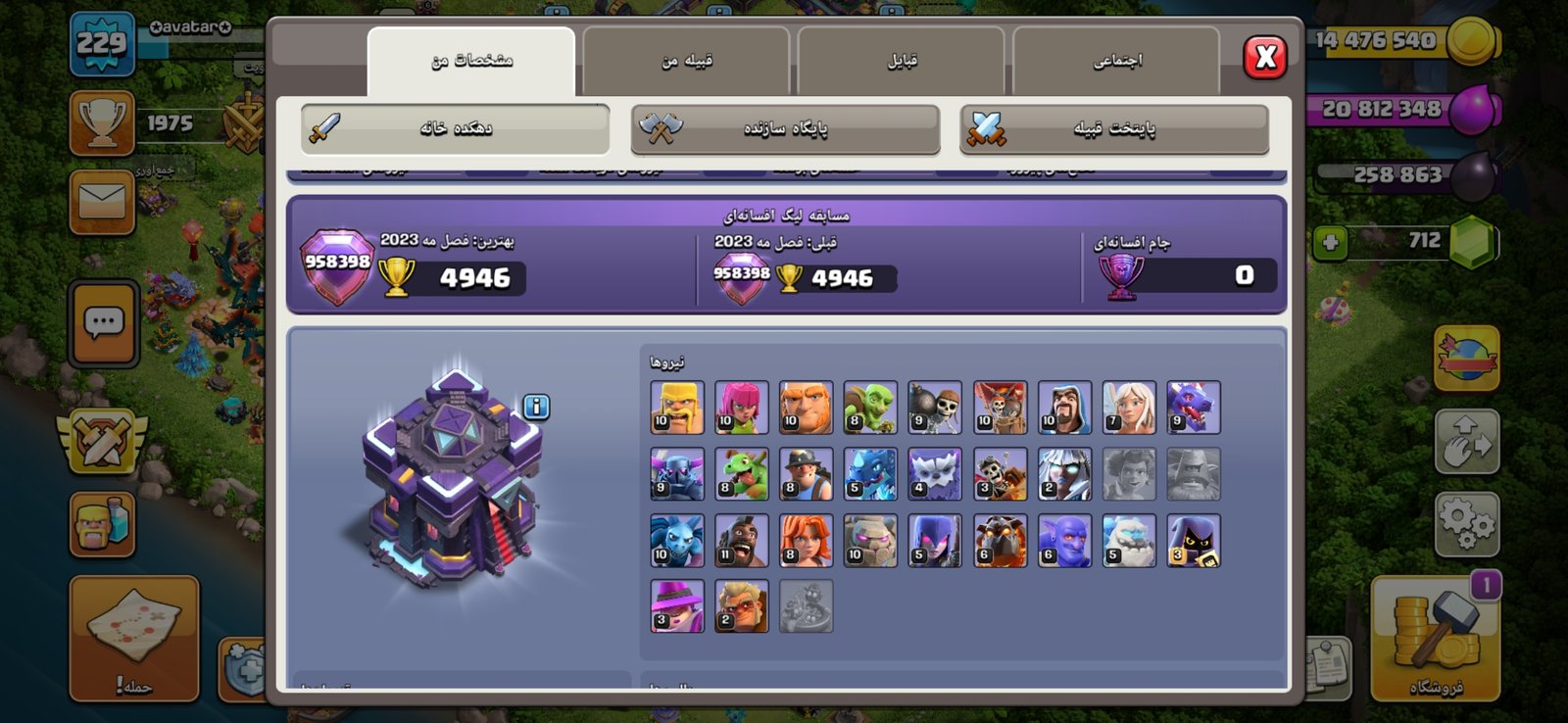Show the مشخصات من tab
The image size is (1568, 723).
point(471,61)
